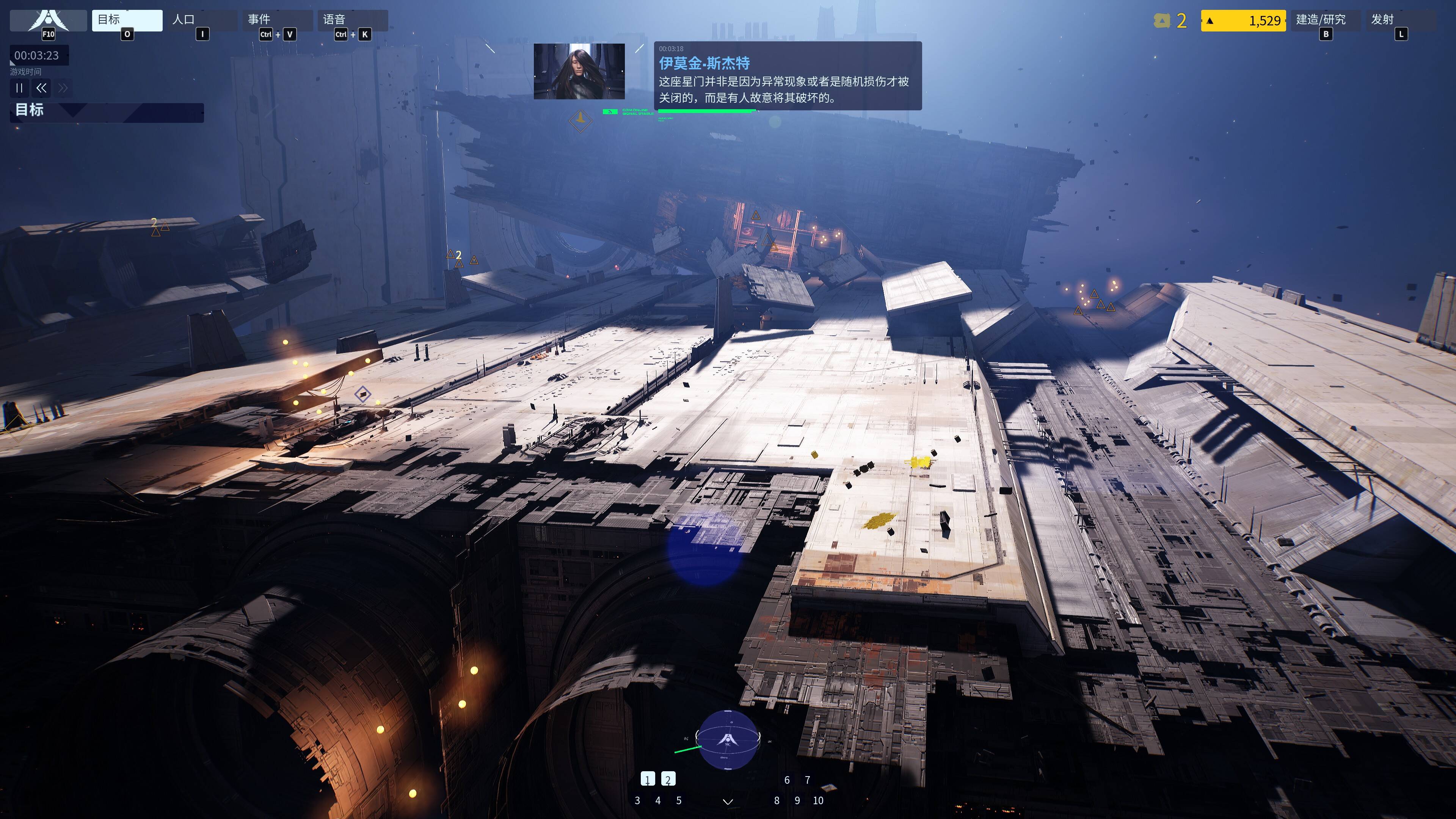Expand the 目标 objectives header bar
The width and height of the screenshot is (1456, 819).
click(106, 112)
